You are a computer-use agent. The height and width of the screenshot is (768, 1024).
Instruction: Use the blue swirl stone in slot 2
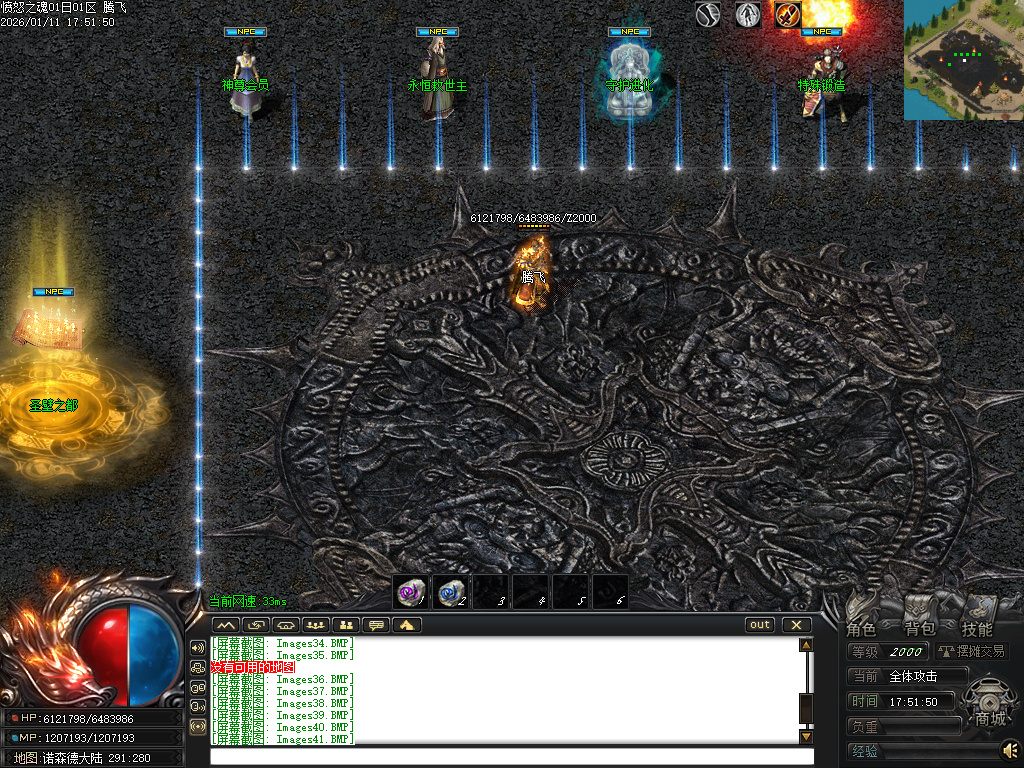coord(450,592)
